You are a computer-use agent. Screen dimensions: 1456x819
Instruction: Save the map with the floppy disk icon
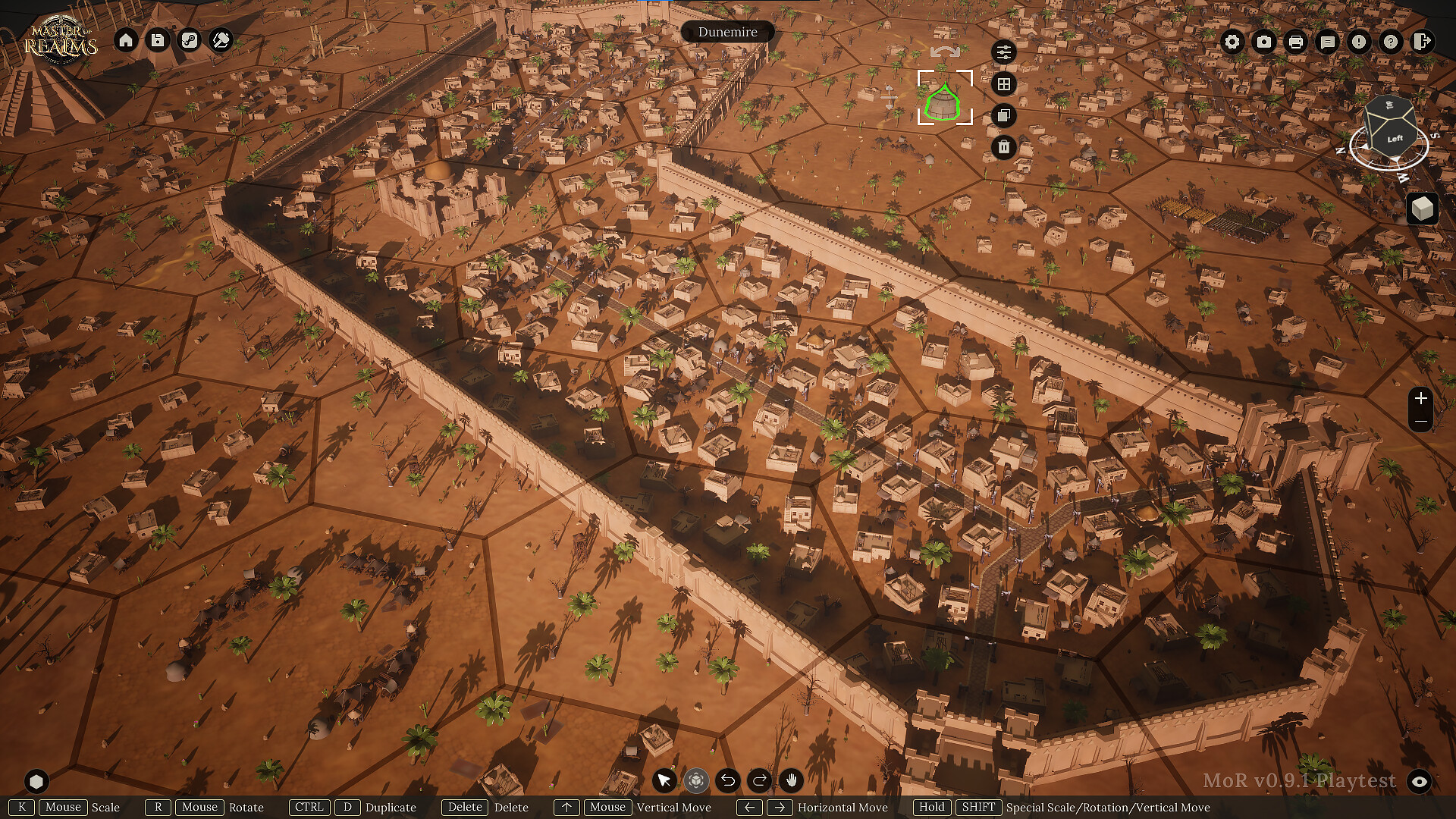coord(158,40)
